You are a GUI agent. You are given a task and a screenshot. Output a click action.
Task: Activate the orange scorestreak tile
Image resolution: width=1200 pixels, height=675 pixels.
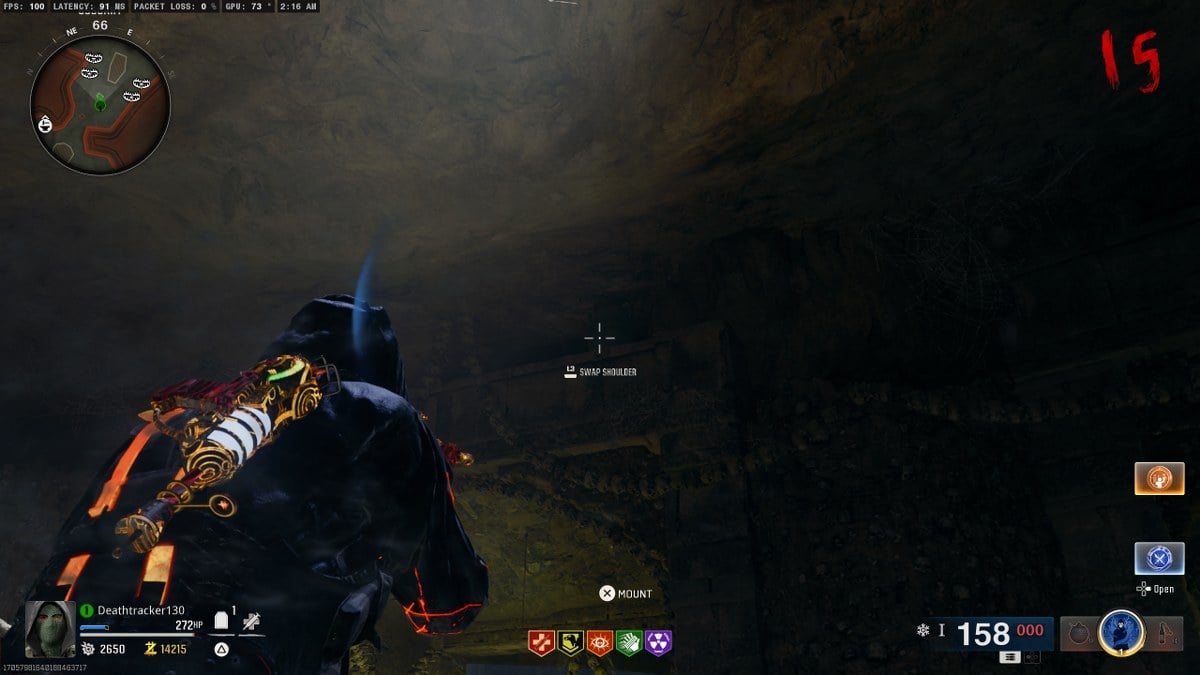[x=1159, y=478]
